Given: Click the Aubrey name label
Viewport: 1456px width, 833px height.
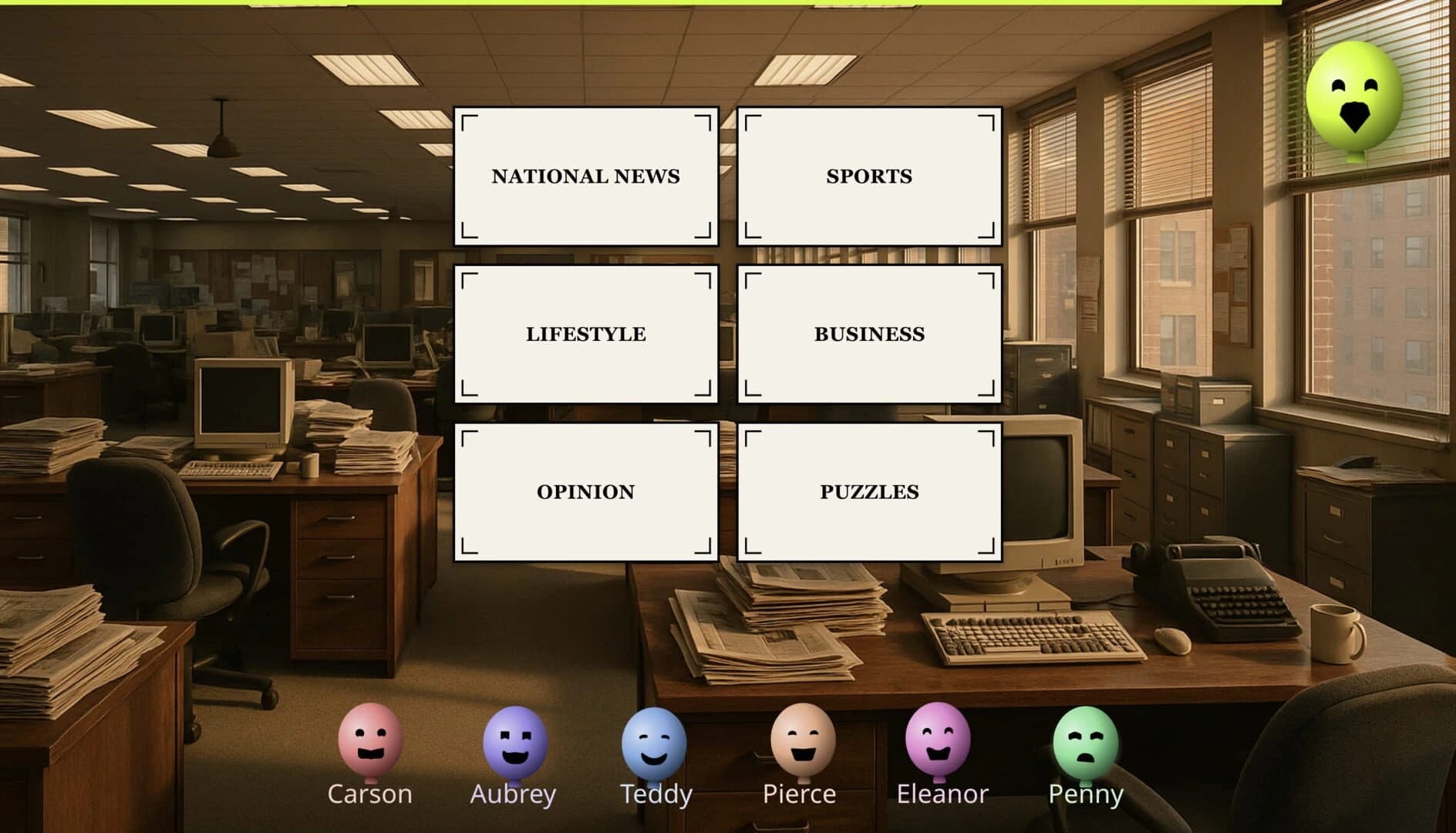Looking at the screenshot, I should click(515, 794).
